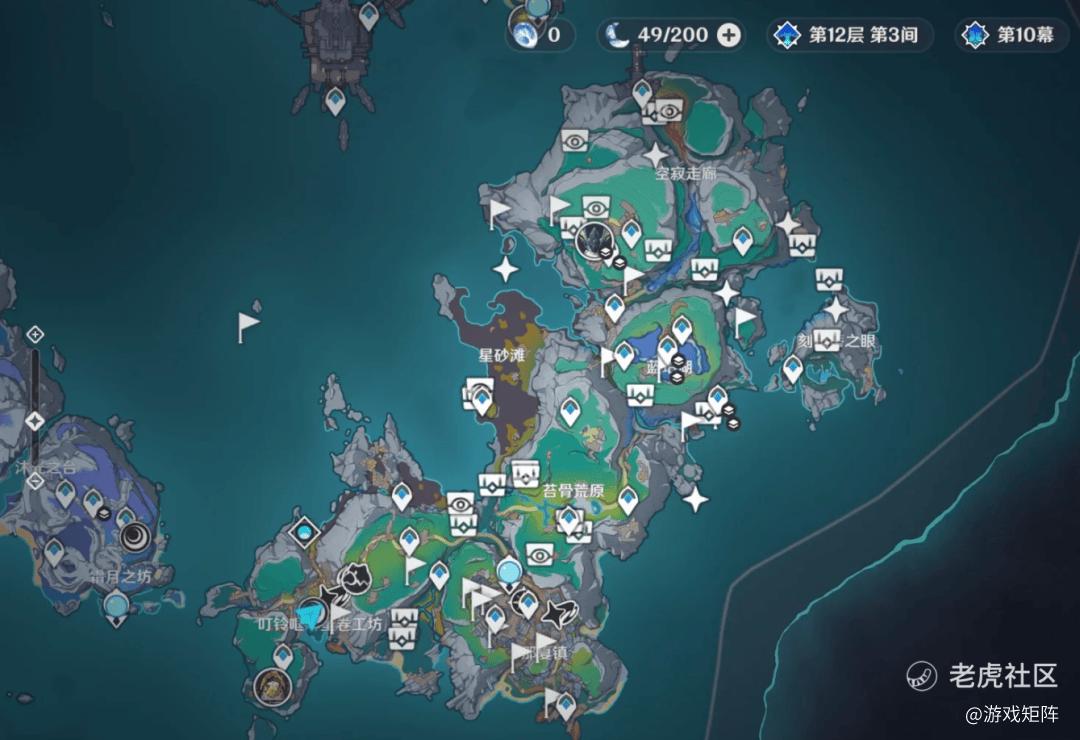Screen dimensions: 1080x740
Task: Choose the round boss marker at southwest tip
Action: click(x=270, y=686)
